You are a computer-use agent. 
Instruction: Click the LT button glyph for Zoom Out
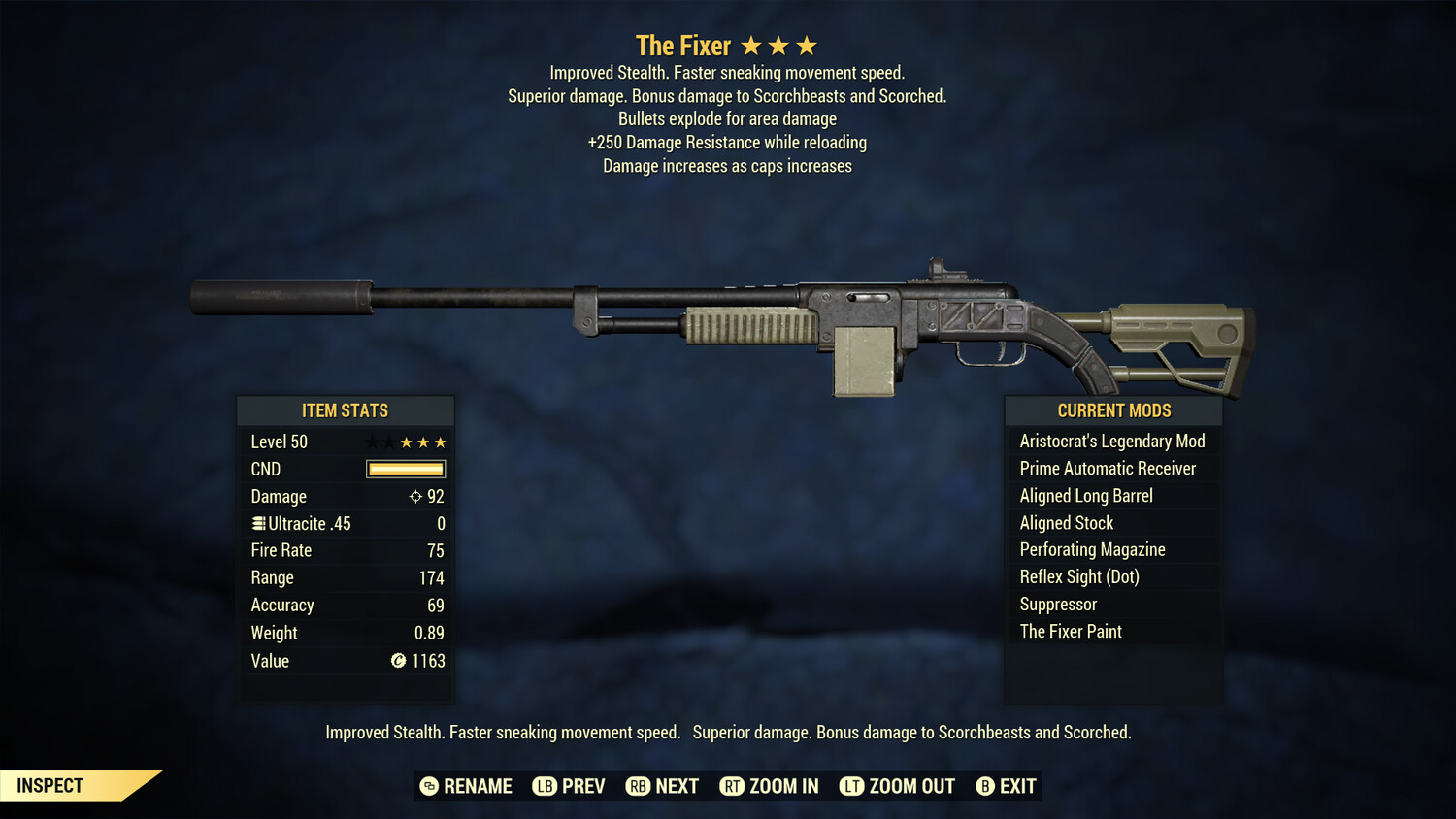pos(851,786)
